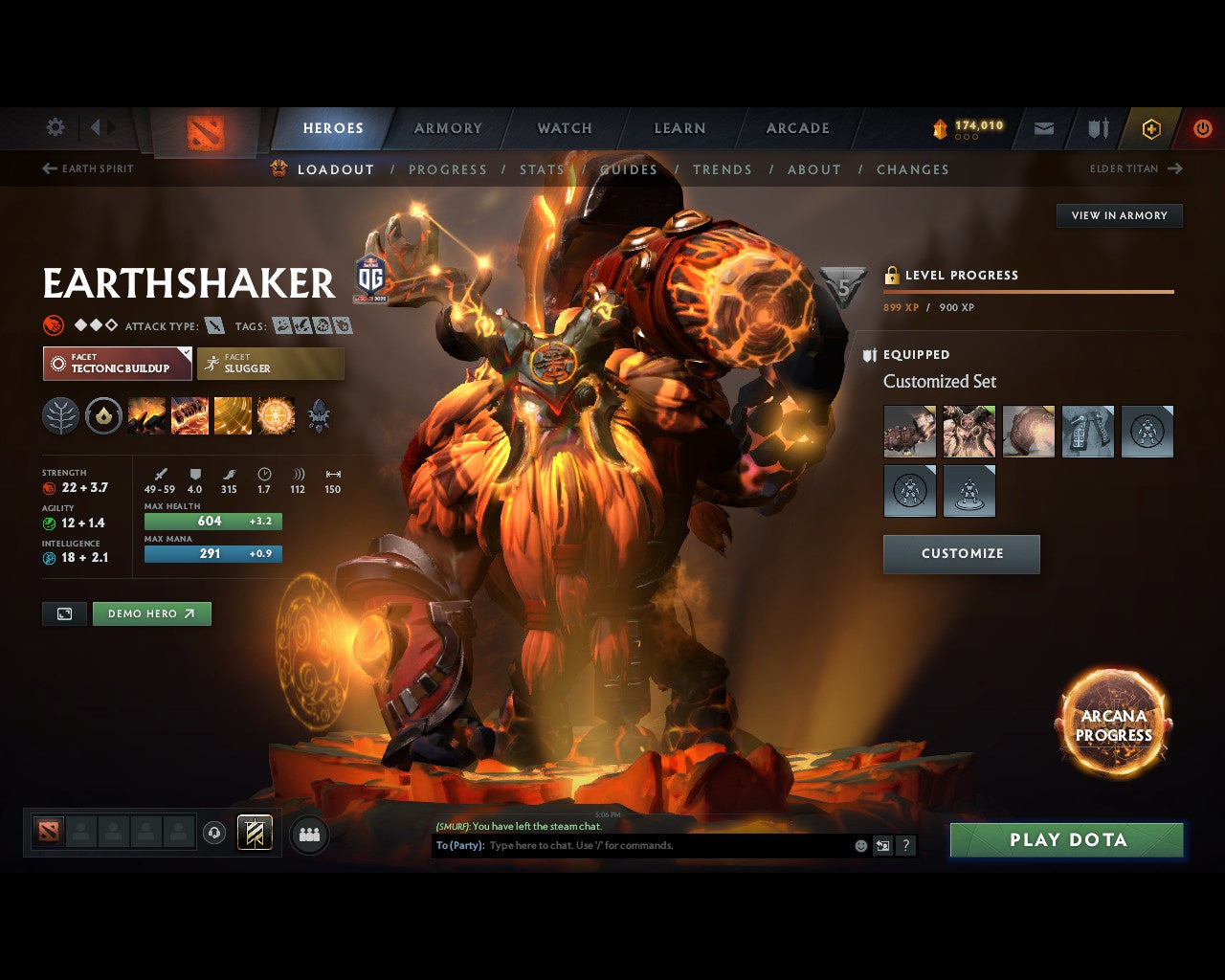Go to the Arcade tab
The image size is (1225, 980).
797,128
